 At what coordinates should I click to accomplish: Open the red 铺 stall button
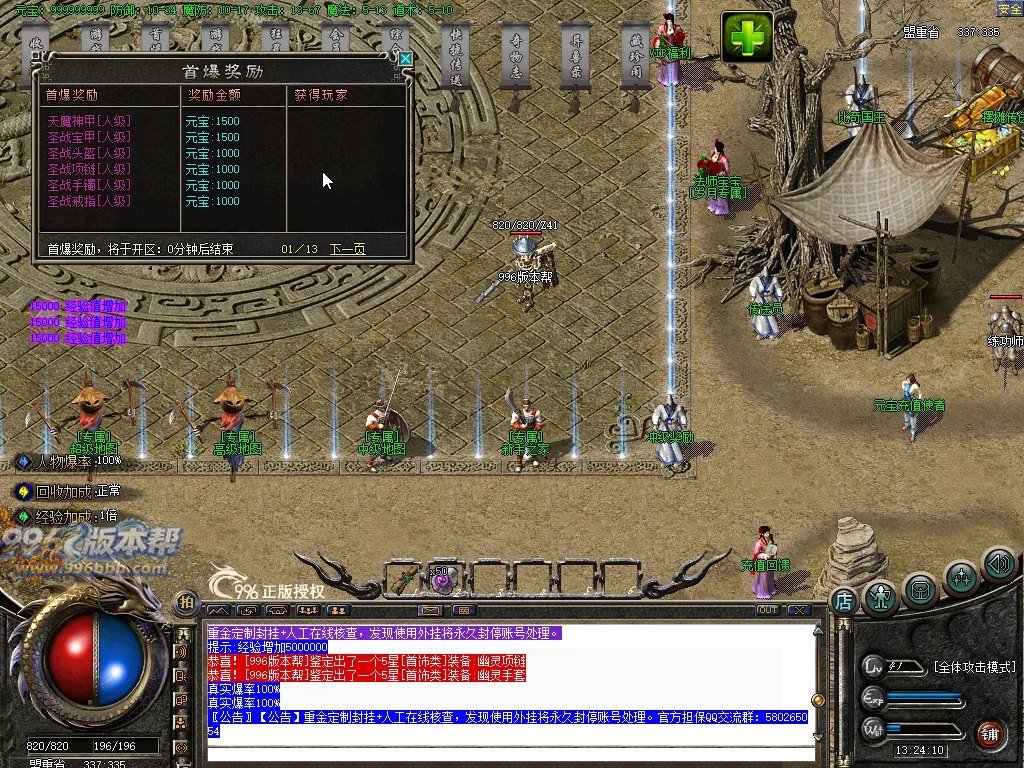tap(991, 733)
